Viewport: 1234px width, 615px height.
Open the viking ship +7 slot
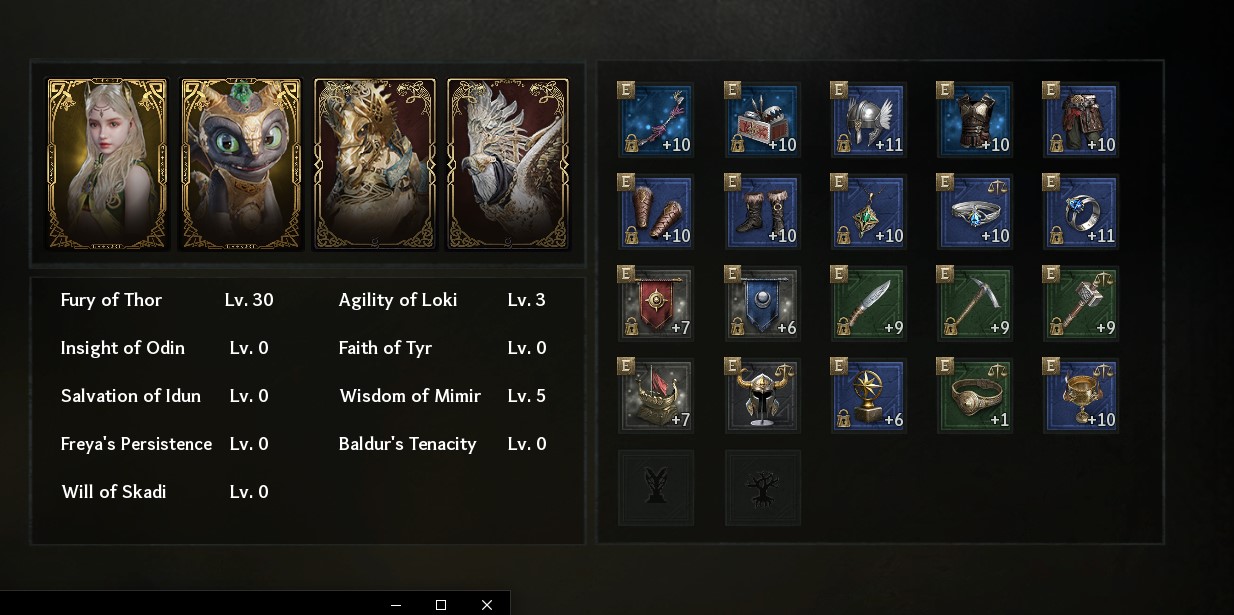click(x=656, y=396)
